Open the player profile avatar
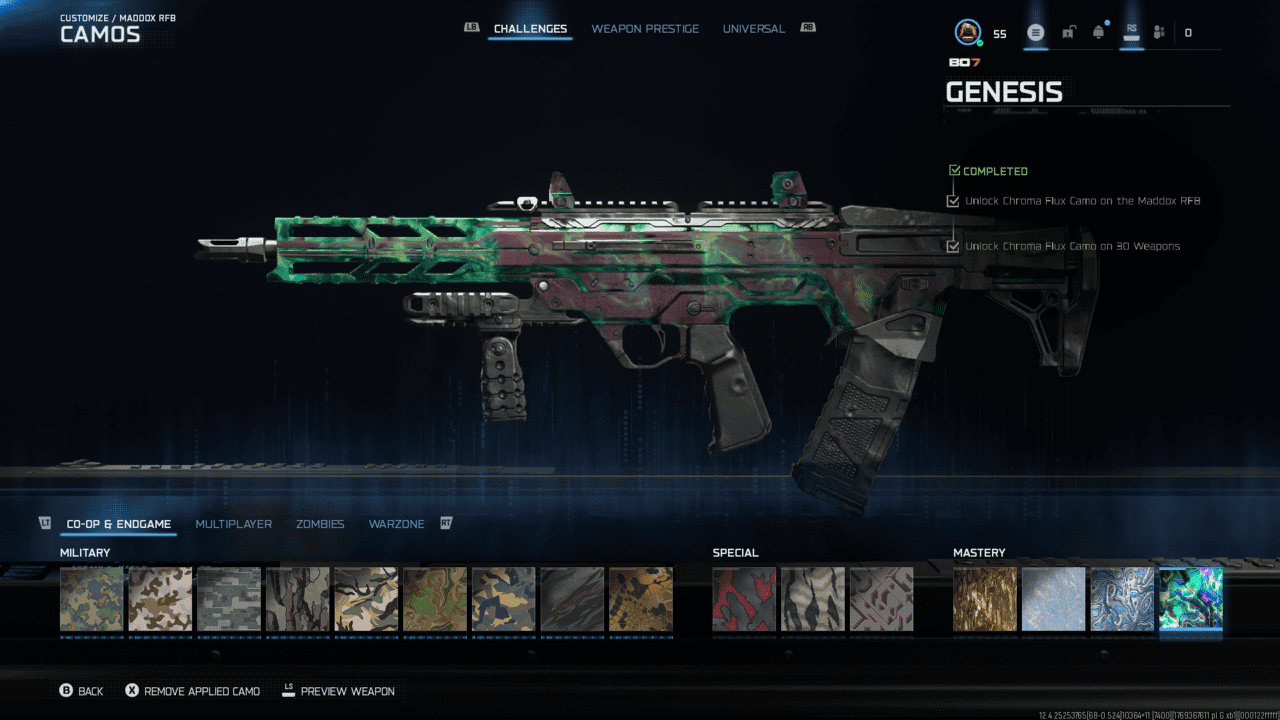Viewport: 1280px width, 720px height. 967,33
